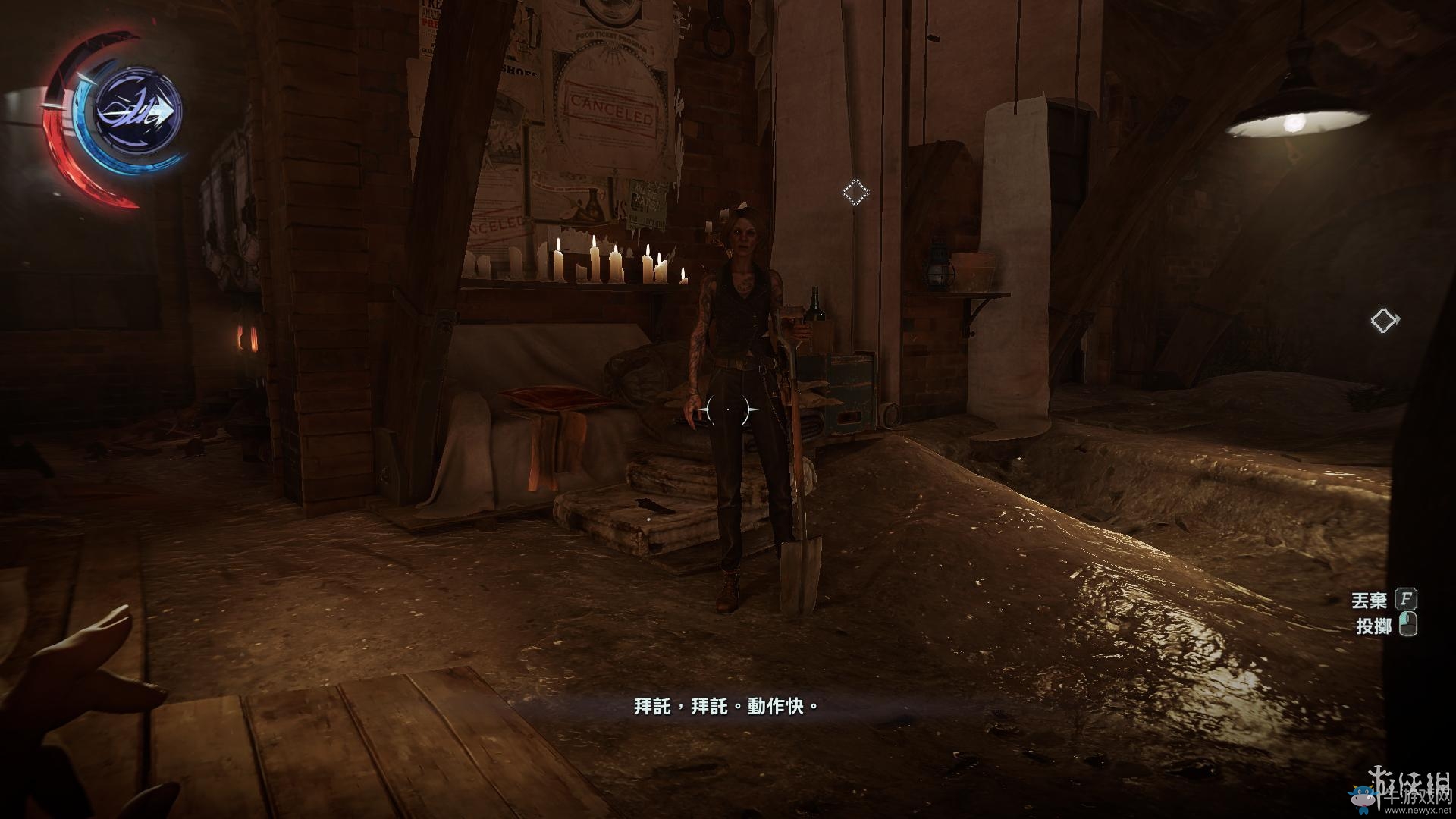Click the off-screen objective marker at the right edge
The width and height of the screenshot is (1456, 819).
pyautogui.click(x=1384, y=321)
